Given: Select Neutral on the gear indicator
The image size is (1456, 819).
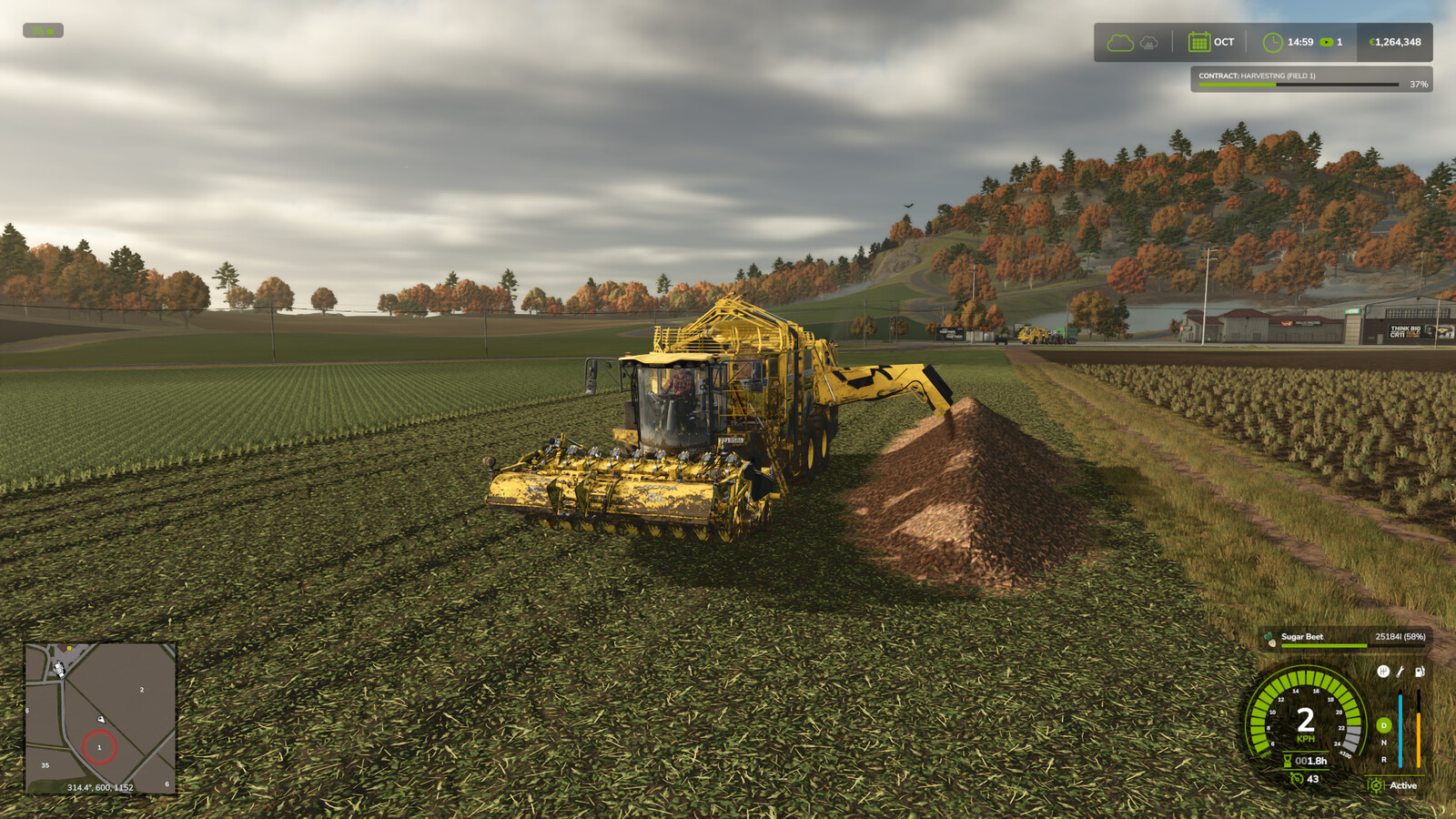Looking at the screenshot, I should (1383, 743).
